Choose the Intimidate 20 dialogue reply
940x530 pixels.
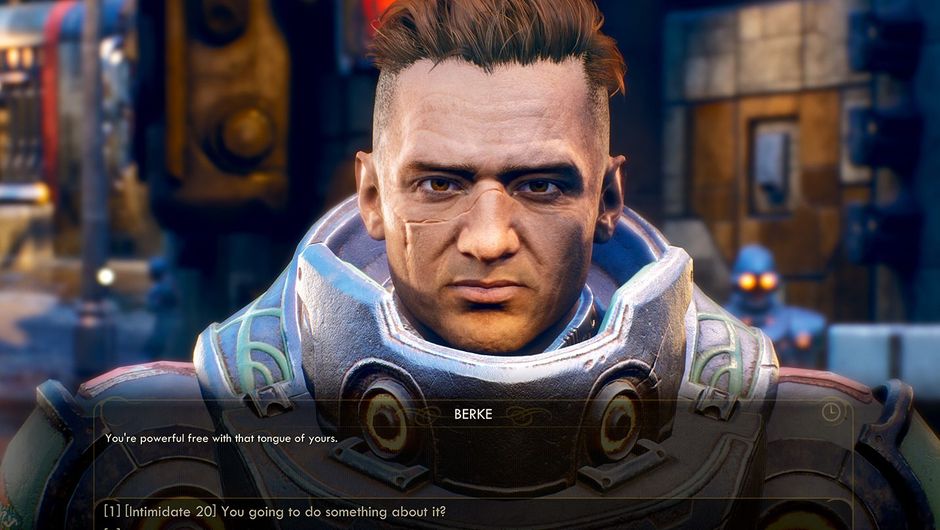click(x=275, y=512)
